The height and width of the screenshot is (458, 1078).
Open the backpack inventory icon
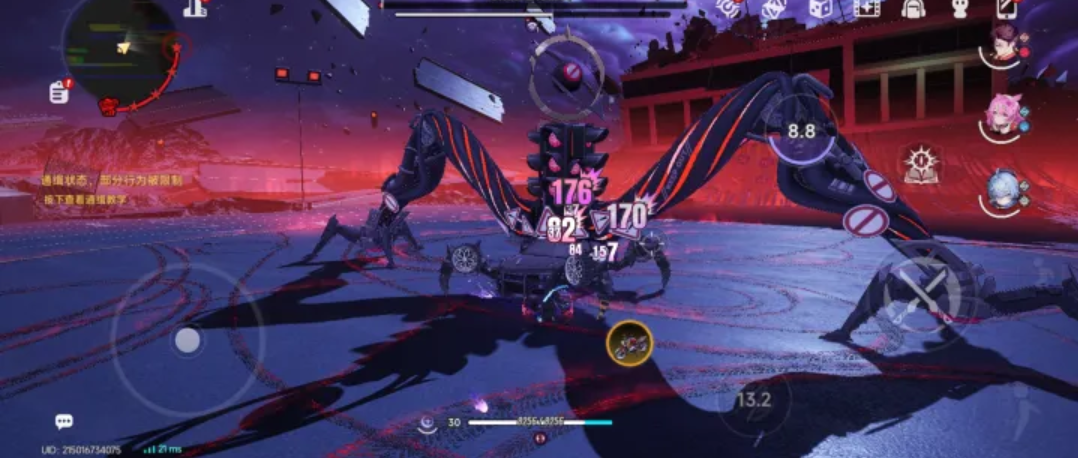point(912,9)
